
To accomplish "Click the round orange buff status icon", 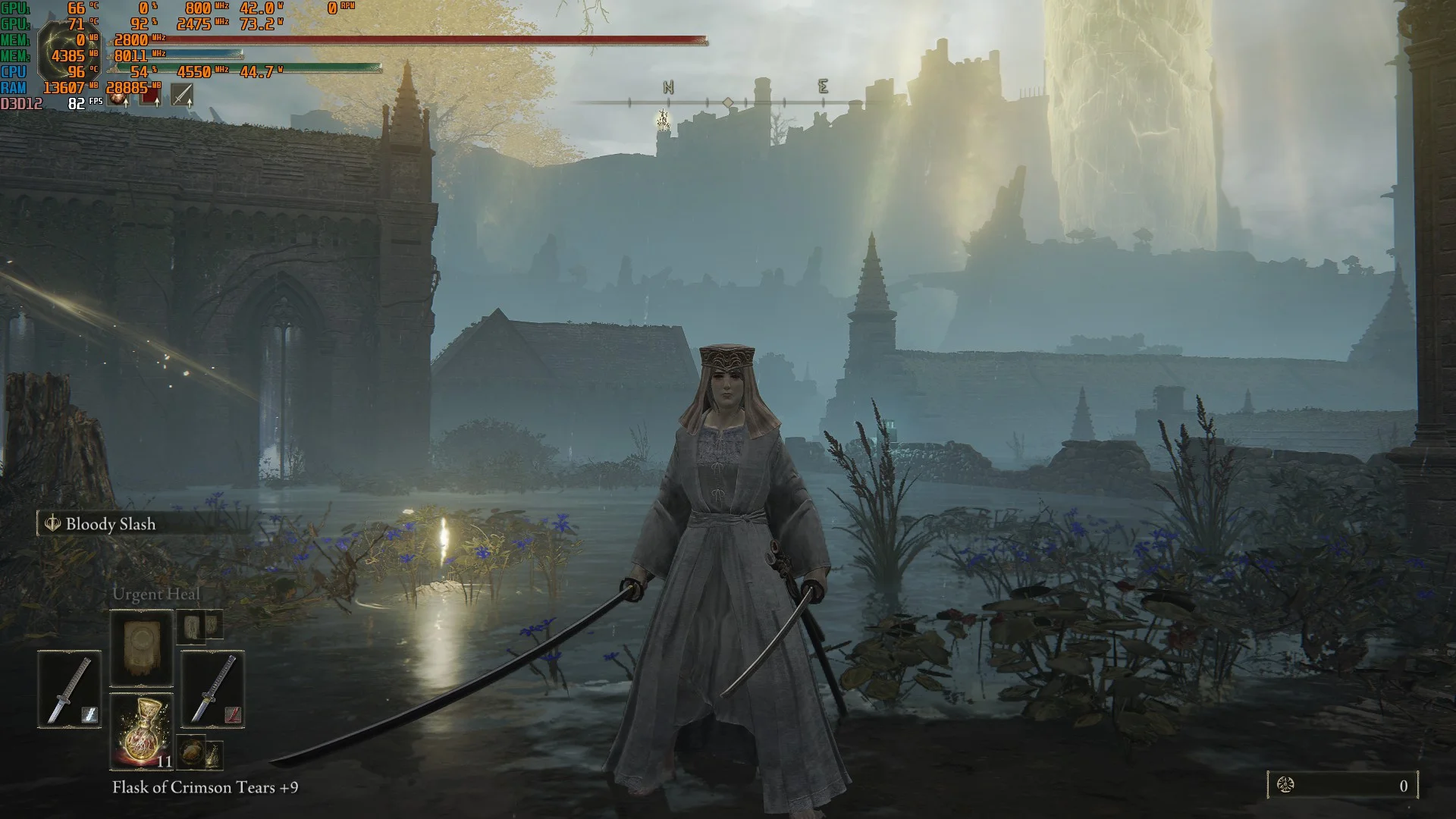I will pos(118,96).
